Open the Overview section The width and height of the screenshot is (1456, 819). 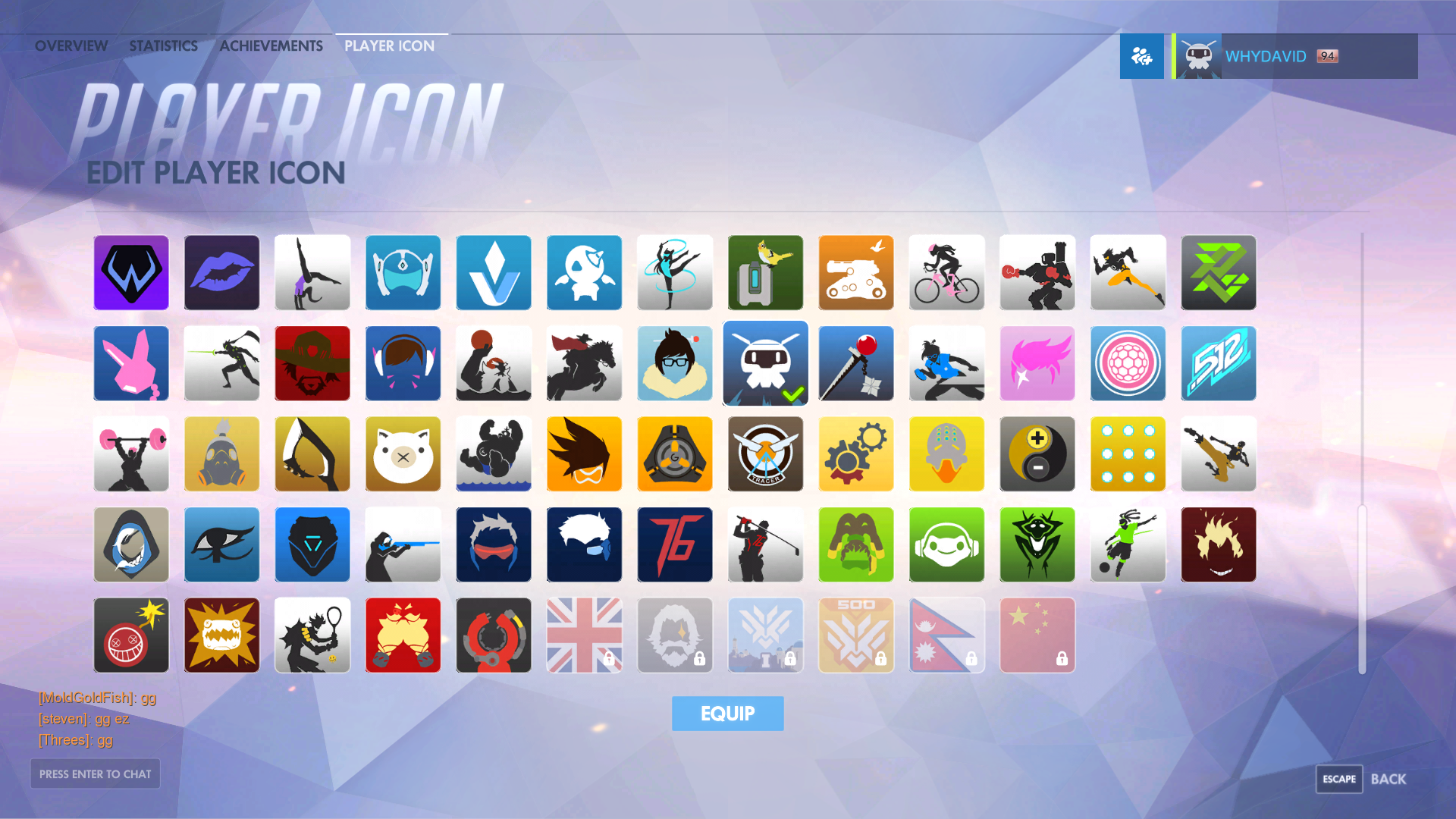click(71, 45)
